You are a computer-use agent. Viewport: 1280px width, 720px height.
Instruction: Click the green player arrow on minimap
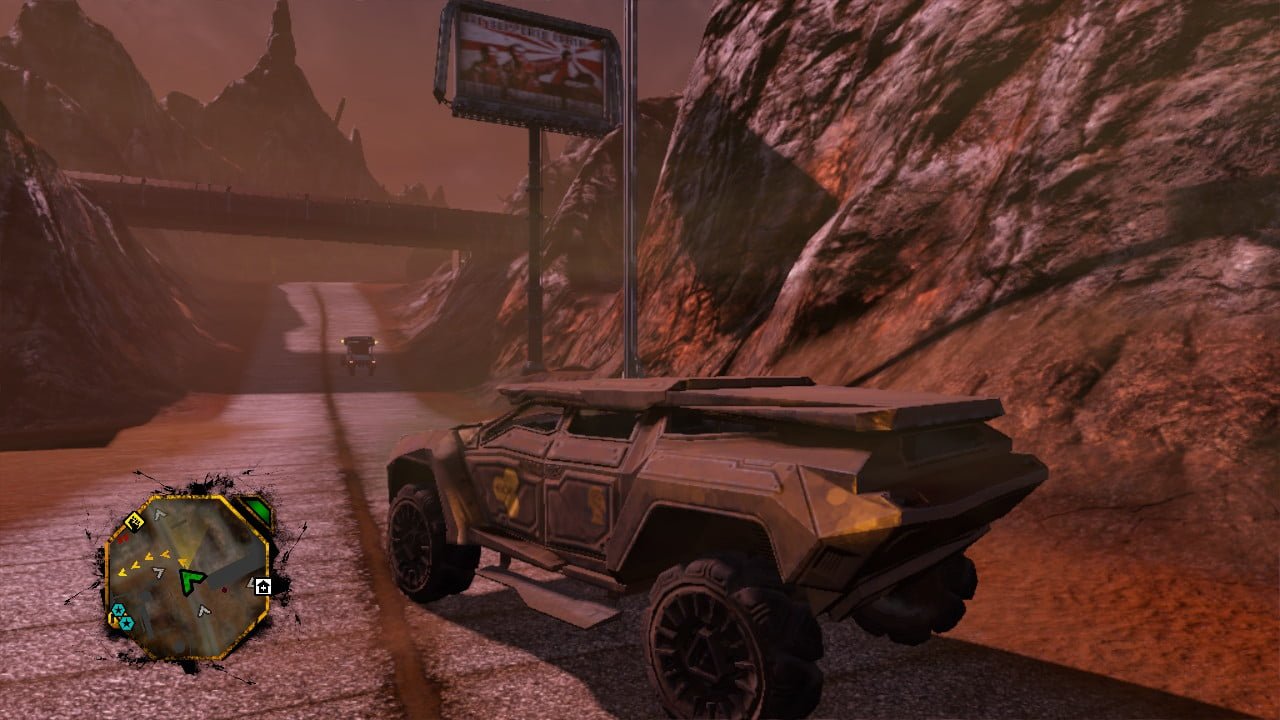coord(191,580)
